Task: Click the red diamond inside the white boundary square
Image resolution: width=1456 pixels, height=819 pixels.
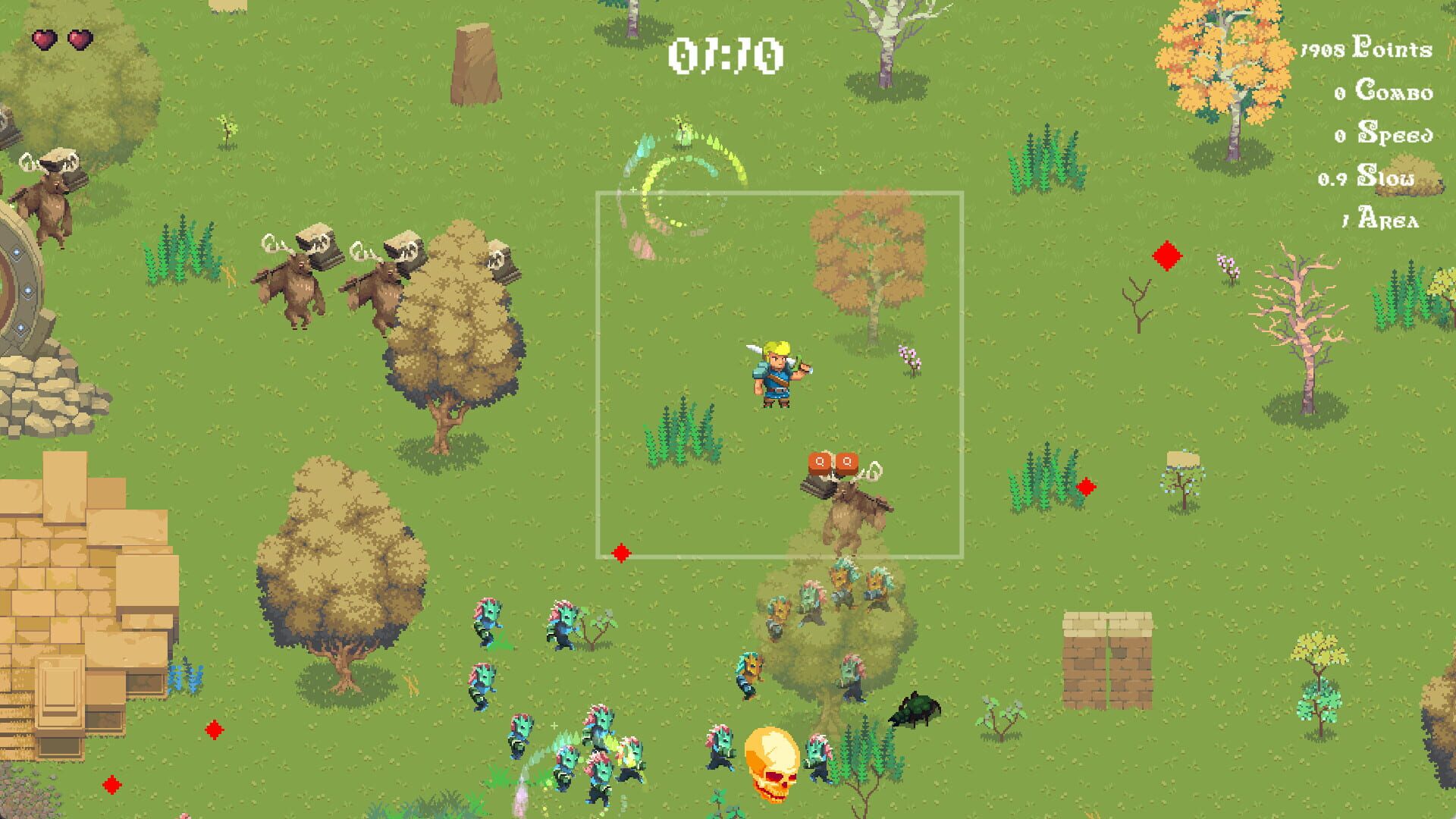Action: coord(622,554)
